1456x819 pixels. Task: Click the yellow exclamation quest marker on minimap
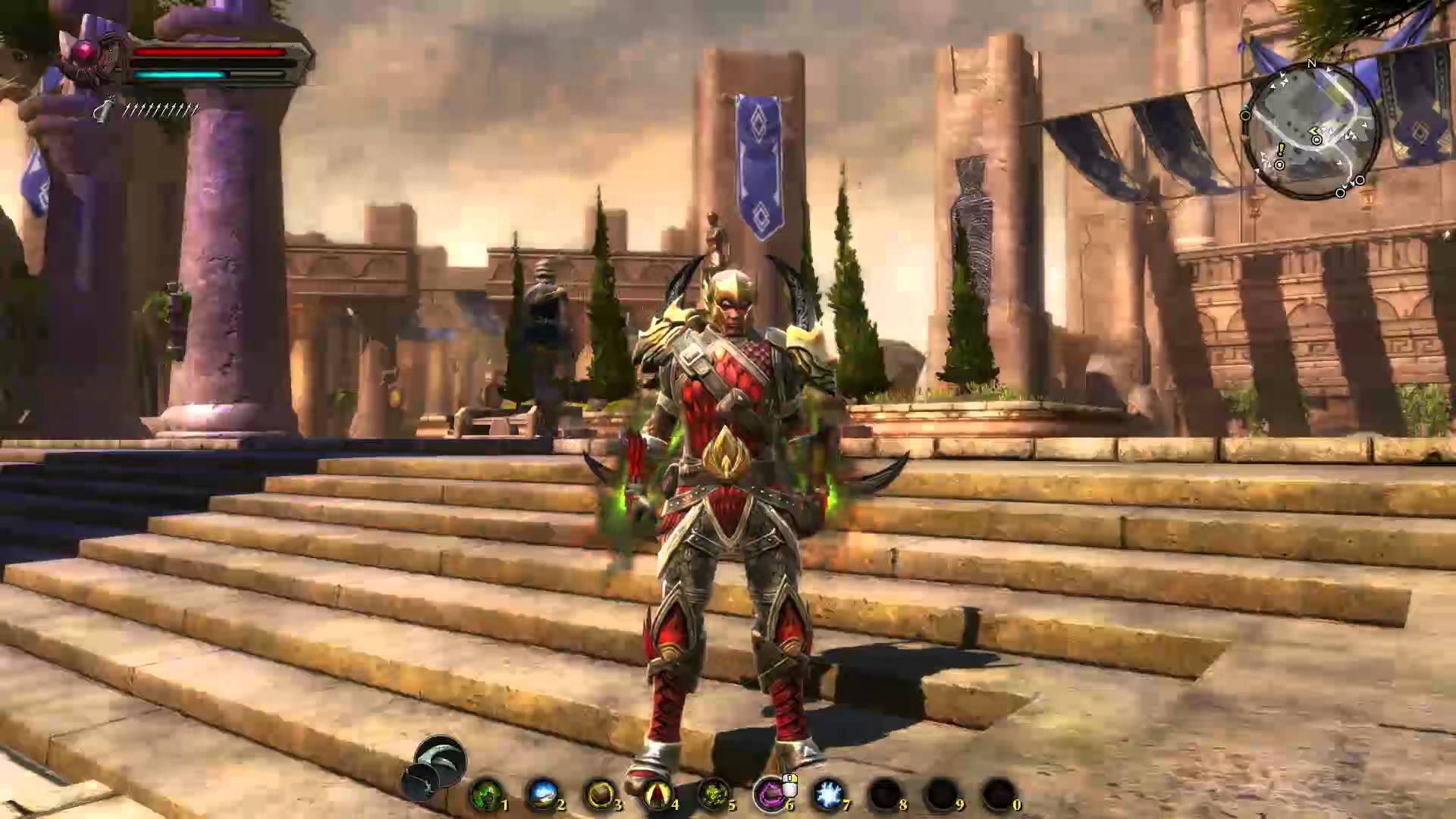[x=1280, y=150]
